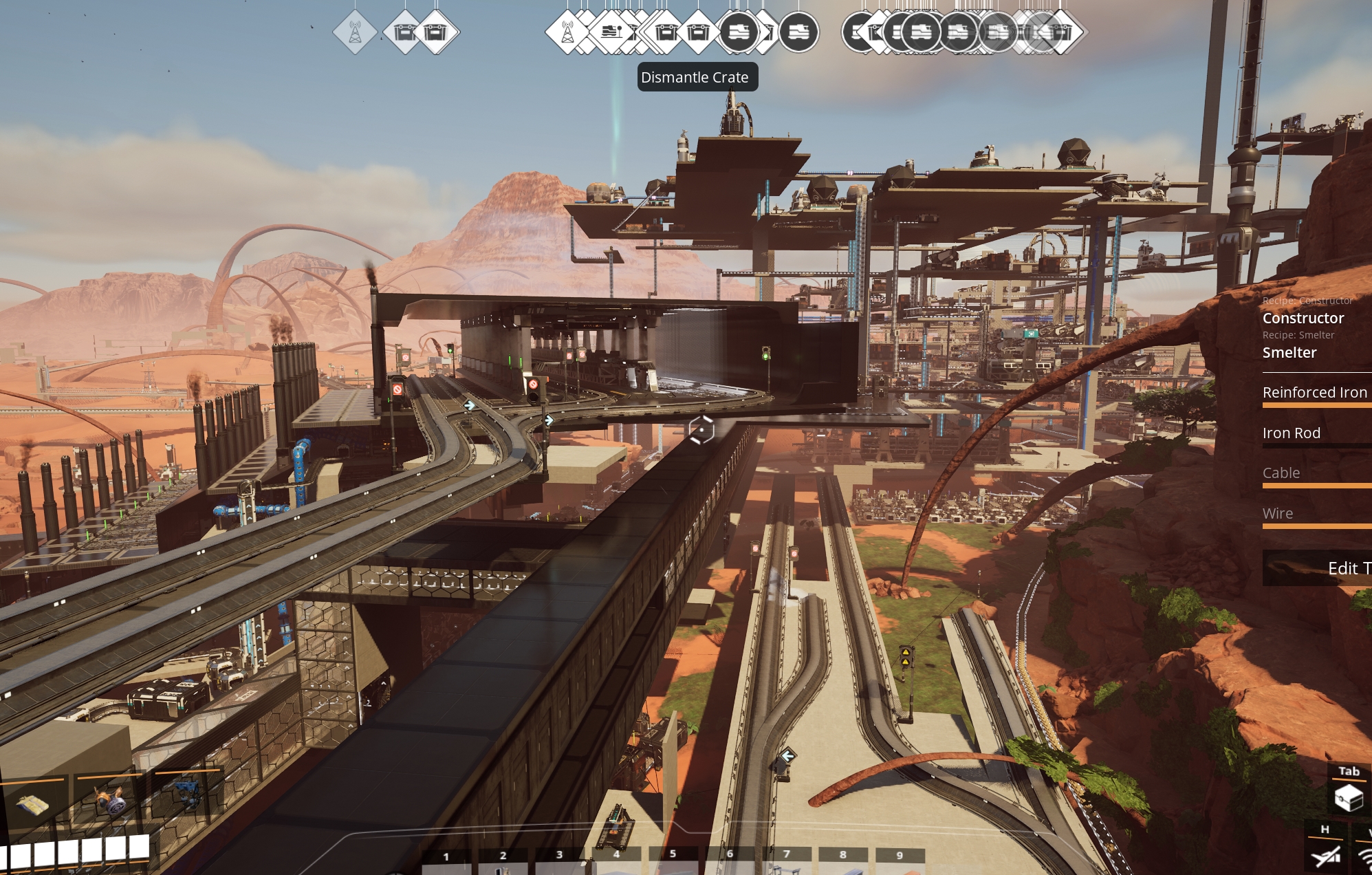The width and height of the screenshot is (1372, 875).
Task: Select the faded radio tower compass marker
Action: click(x=355, y=32)
